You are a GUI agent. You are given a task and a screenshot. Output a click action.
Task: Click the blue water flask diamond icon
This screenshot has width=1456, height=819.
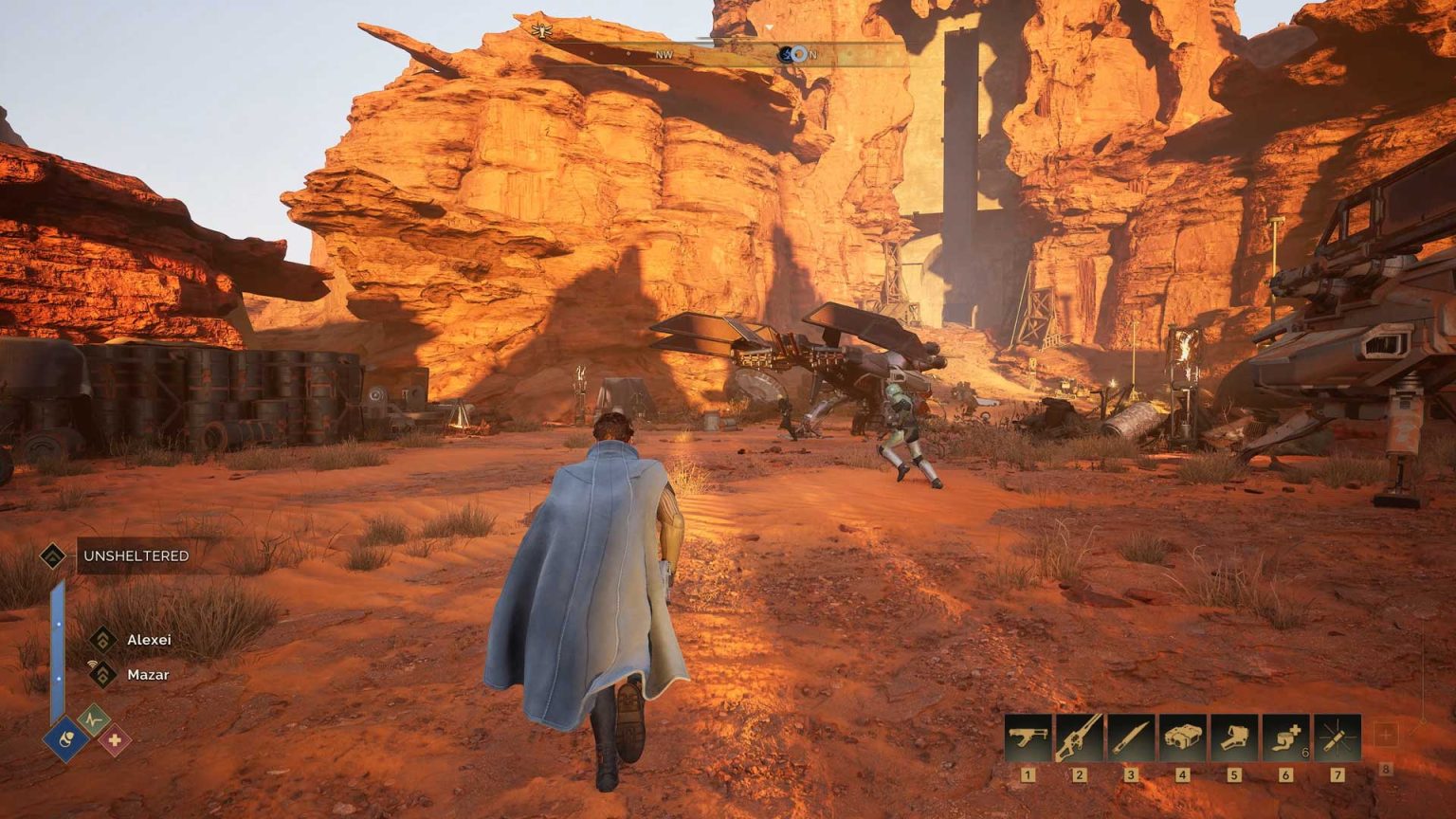pyautogui.click(x=66, y=738)
